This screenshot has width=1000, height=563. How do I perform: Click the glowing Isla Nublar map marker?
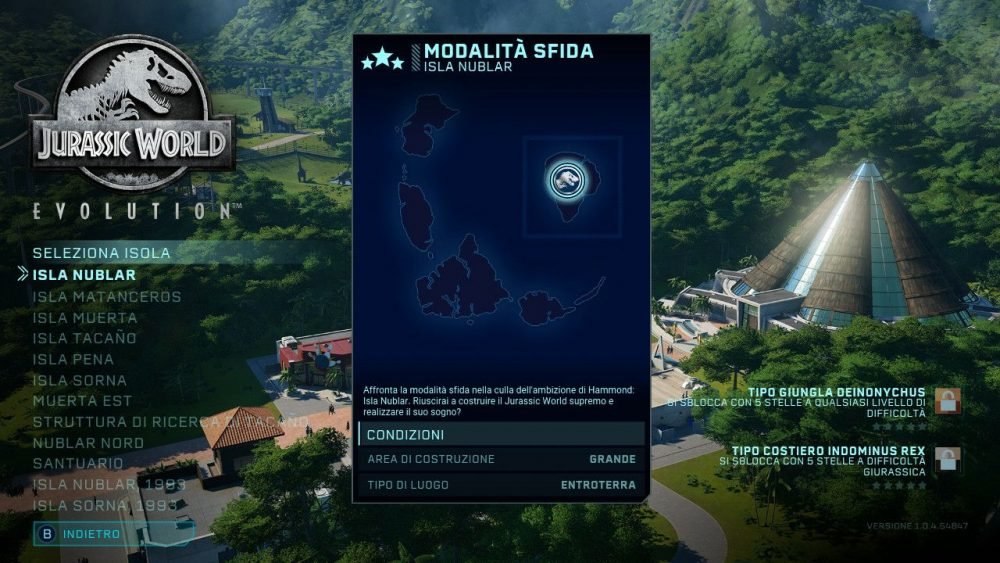point(564,179)
